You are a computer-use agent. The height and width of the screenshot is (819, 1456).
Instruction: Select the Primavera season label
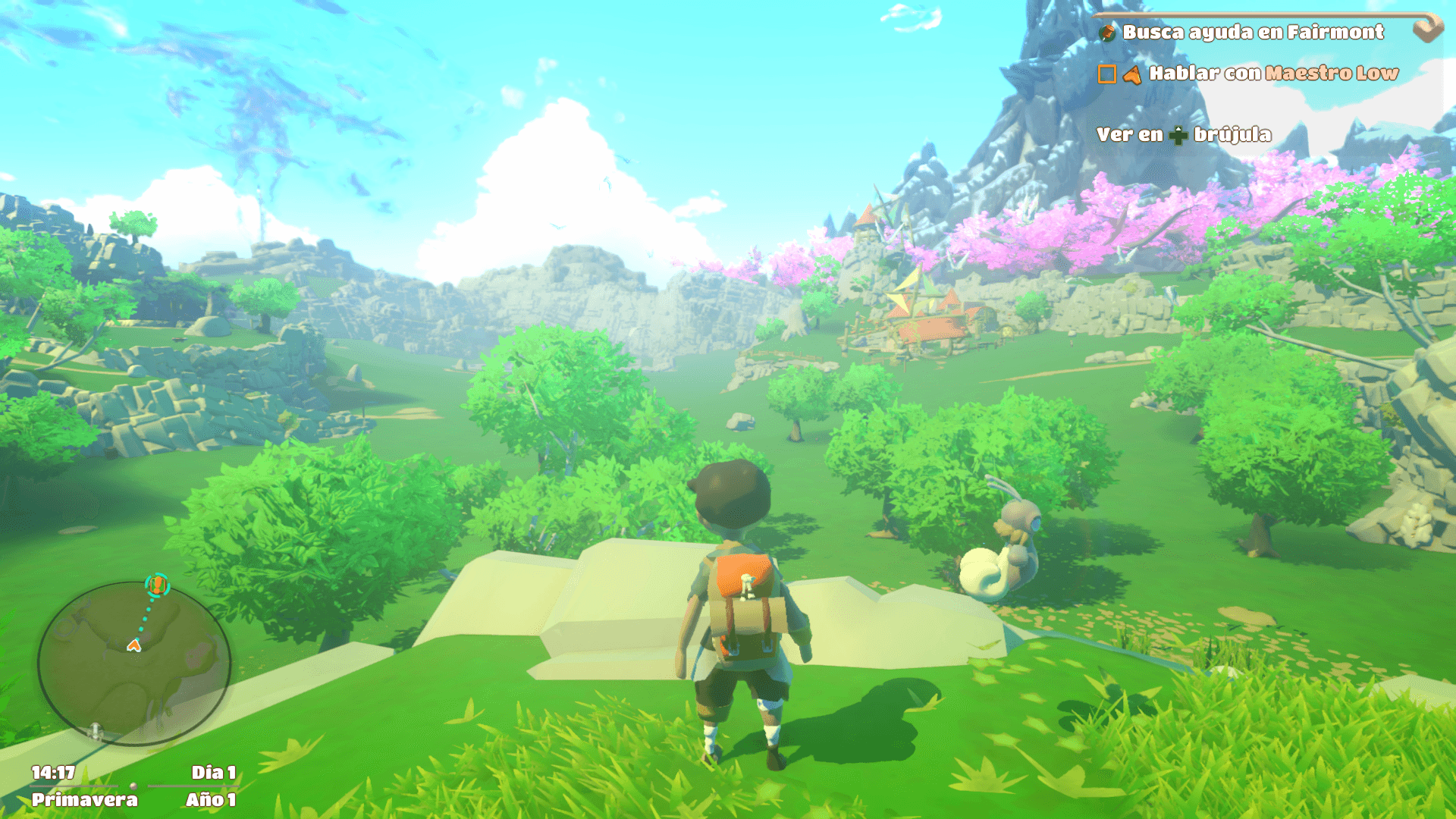tap(86, 799)
